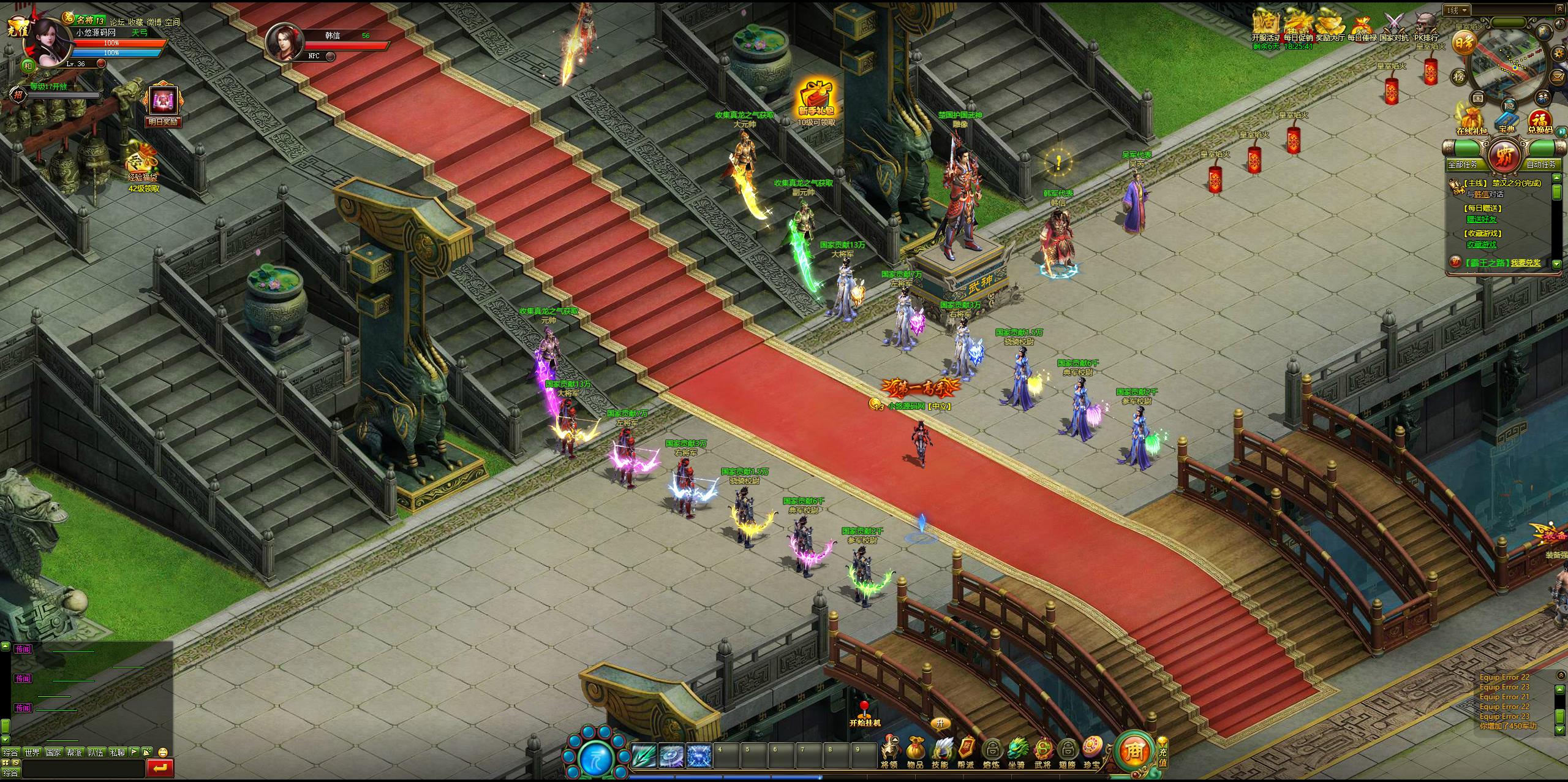Open the PK排行 skull ranking
1568x782 pixels.
point(1426,25)
